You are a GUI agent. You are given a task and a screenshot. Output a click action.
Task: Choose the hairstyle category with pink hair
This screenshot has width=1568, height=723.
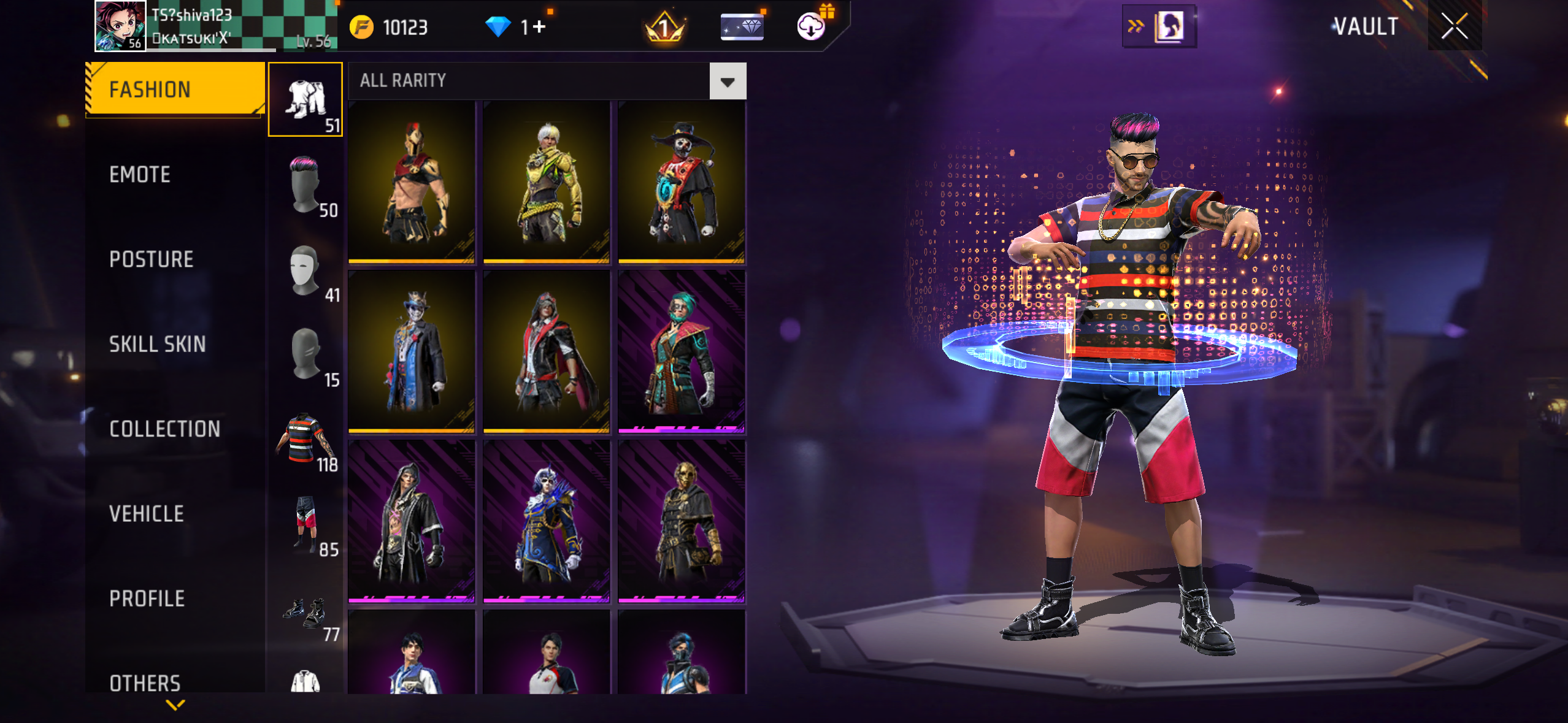point(306,184)
